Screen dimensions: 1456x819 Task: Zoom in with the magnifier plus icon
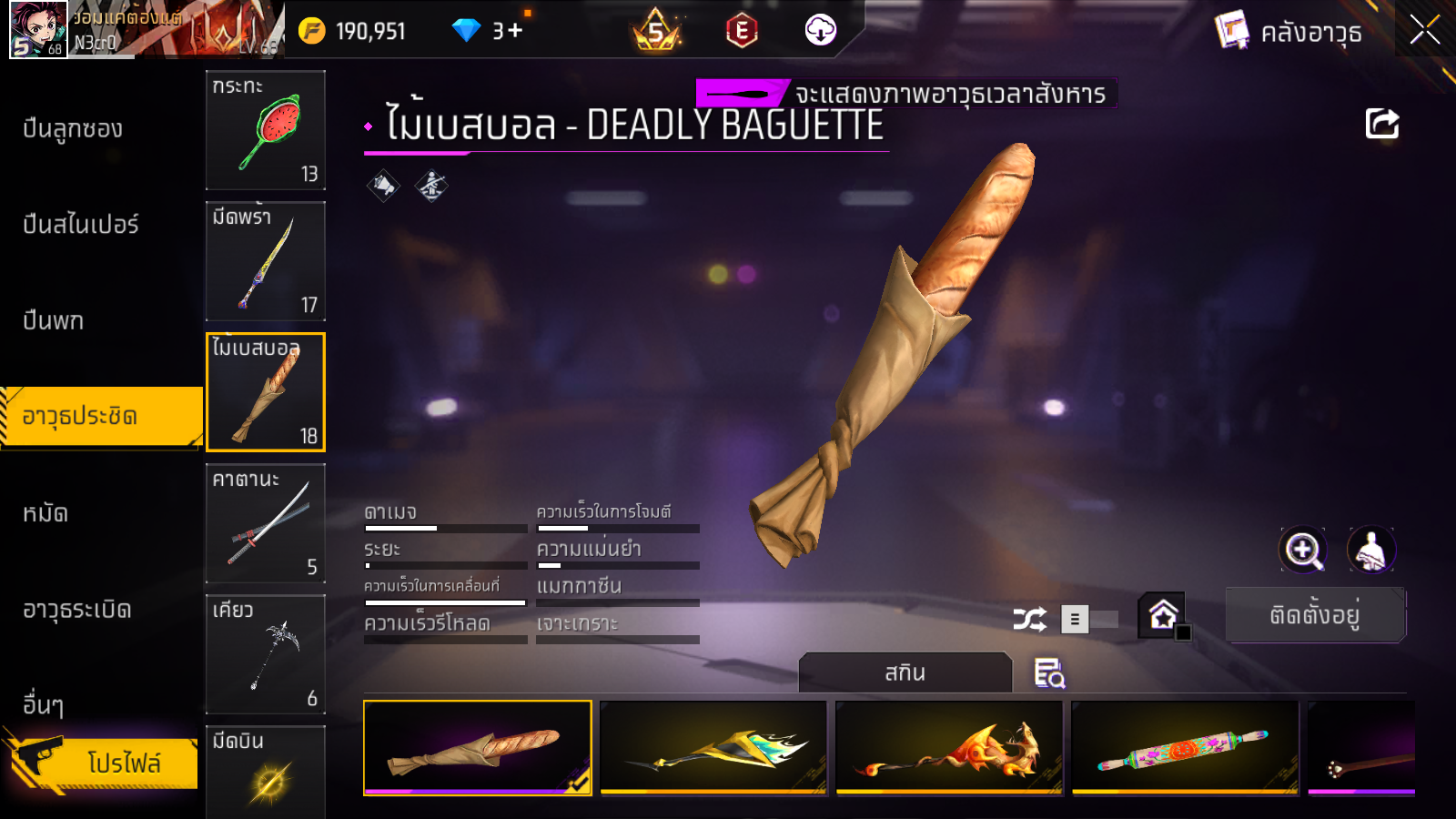(1302, 550)
